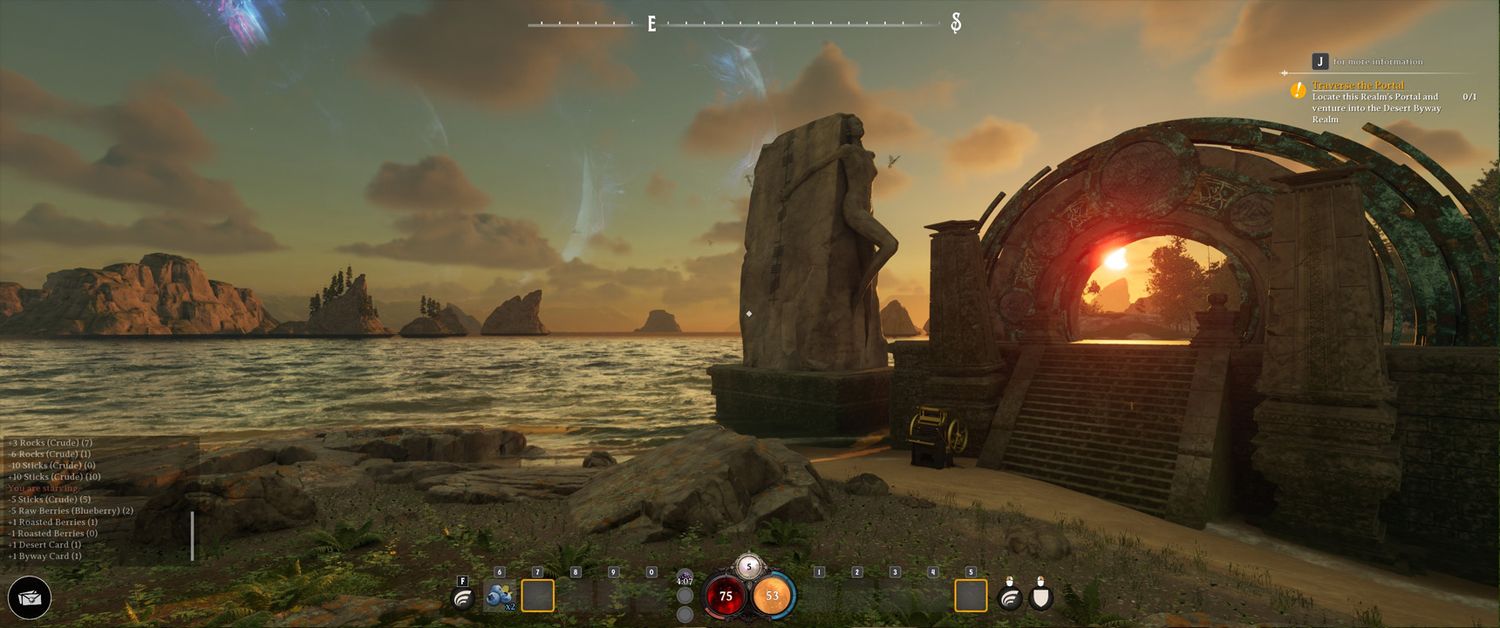The image size is (1500, 628).
Task: Open the Traverse the Portal quest tracker
Action: (x=1358, y=86)
